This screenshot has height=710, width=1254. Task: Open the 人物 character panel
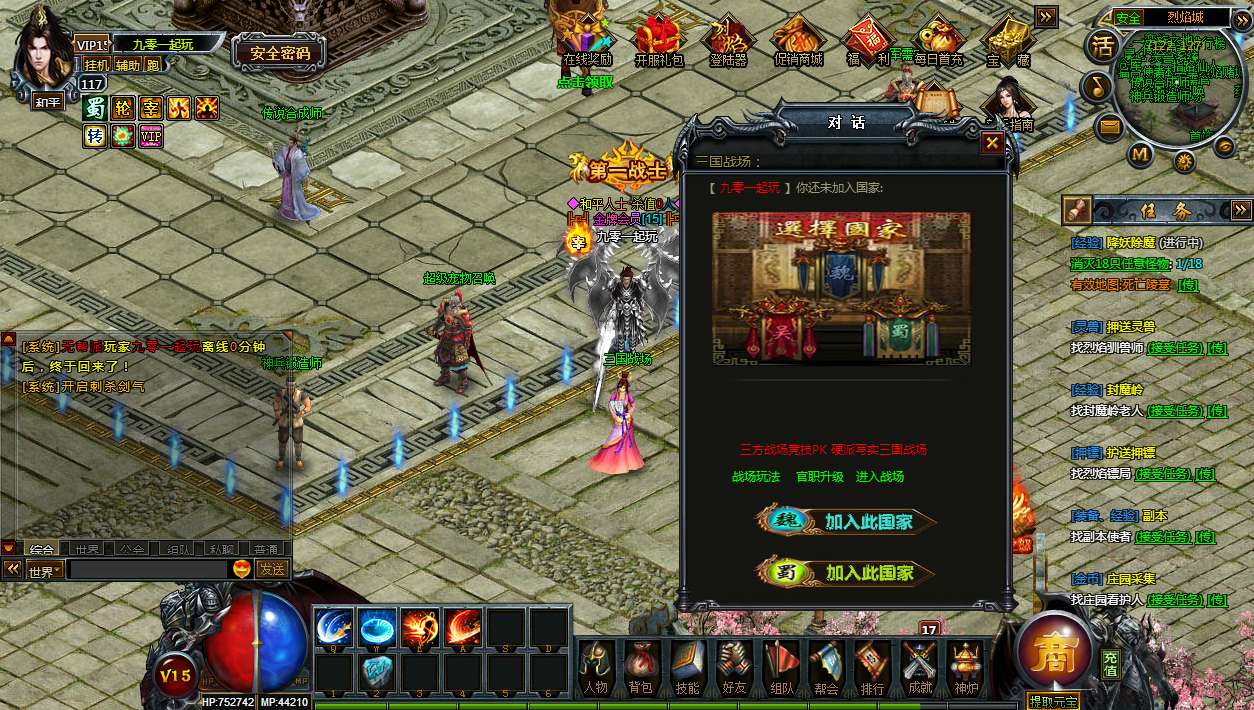(x=596, y=665)
